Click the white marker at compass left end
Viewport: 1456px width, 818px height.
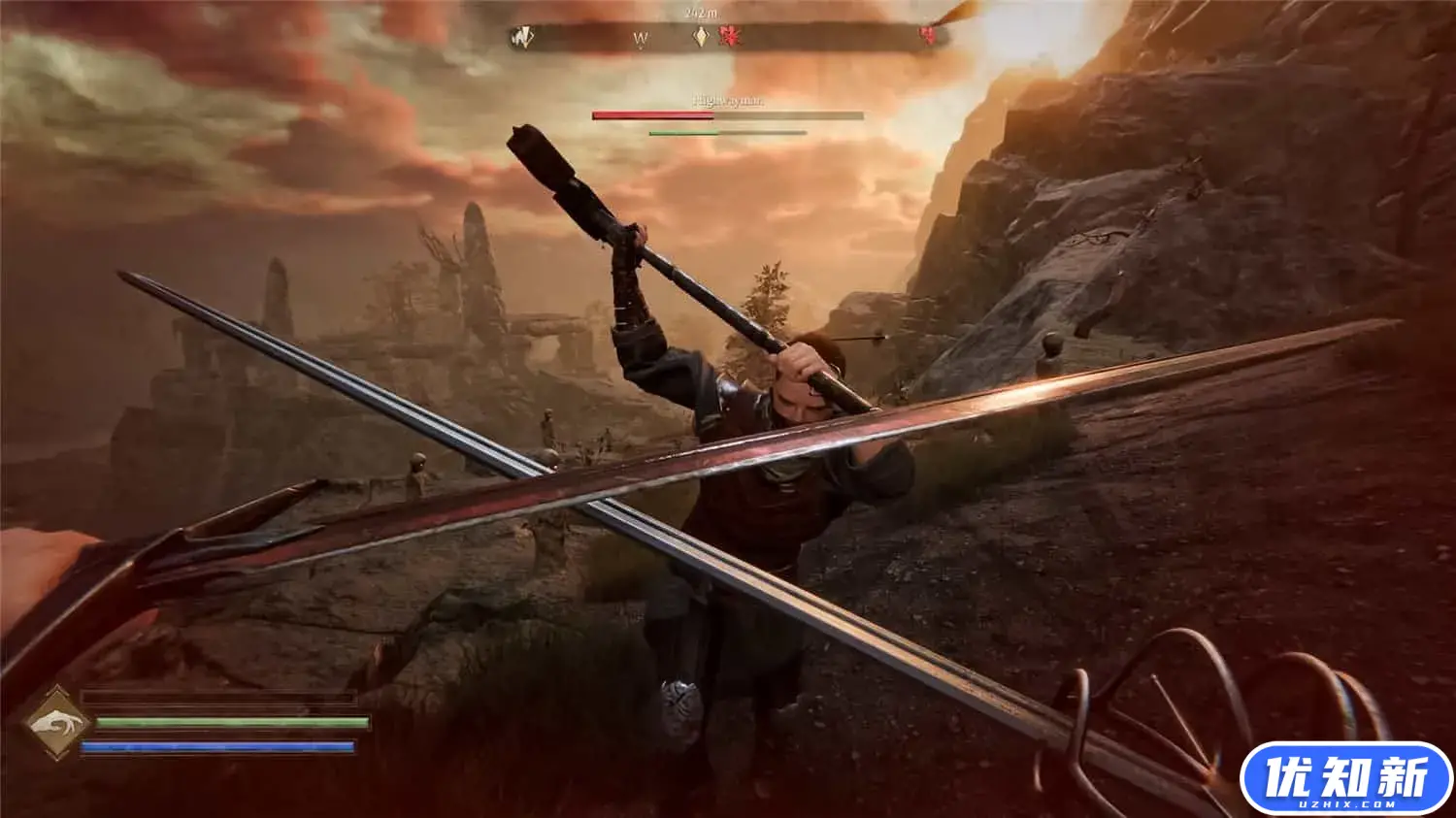[523, 38]
